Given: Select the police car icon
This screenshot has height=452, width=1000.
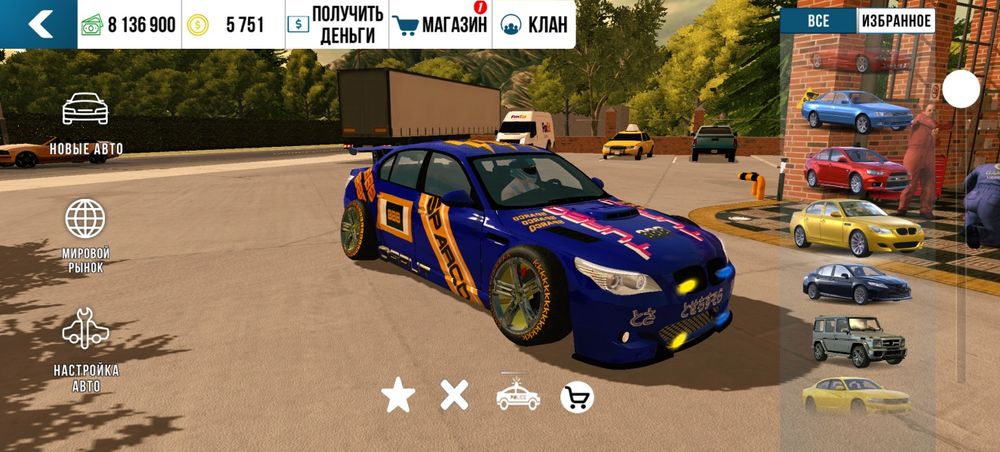Looking at the screenshot, I should (x=518, y=396).
